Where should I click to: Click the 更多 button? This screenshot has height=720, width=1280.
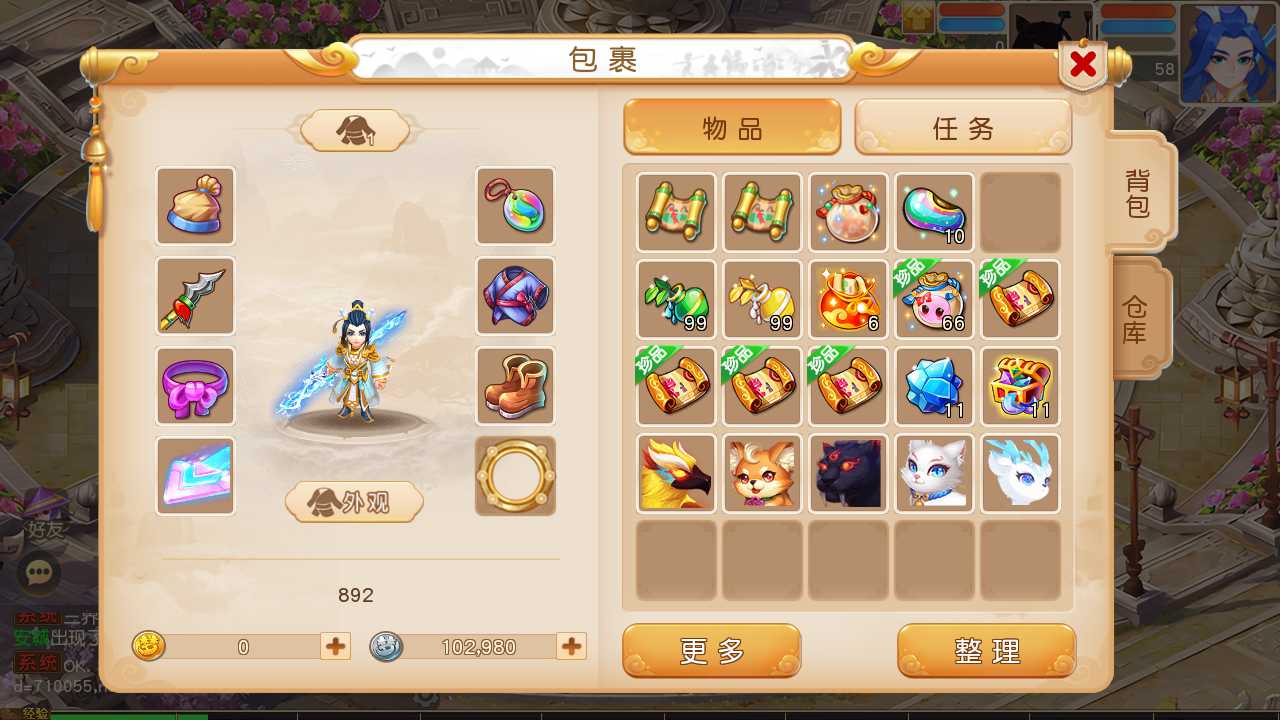[x=711, y=650]
